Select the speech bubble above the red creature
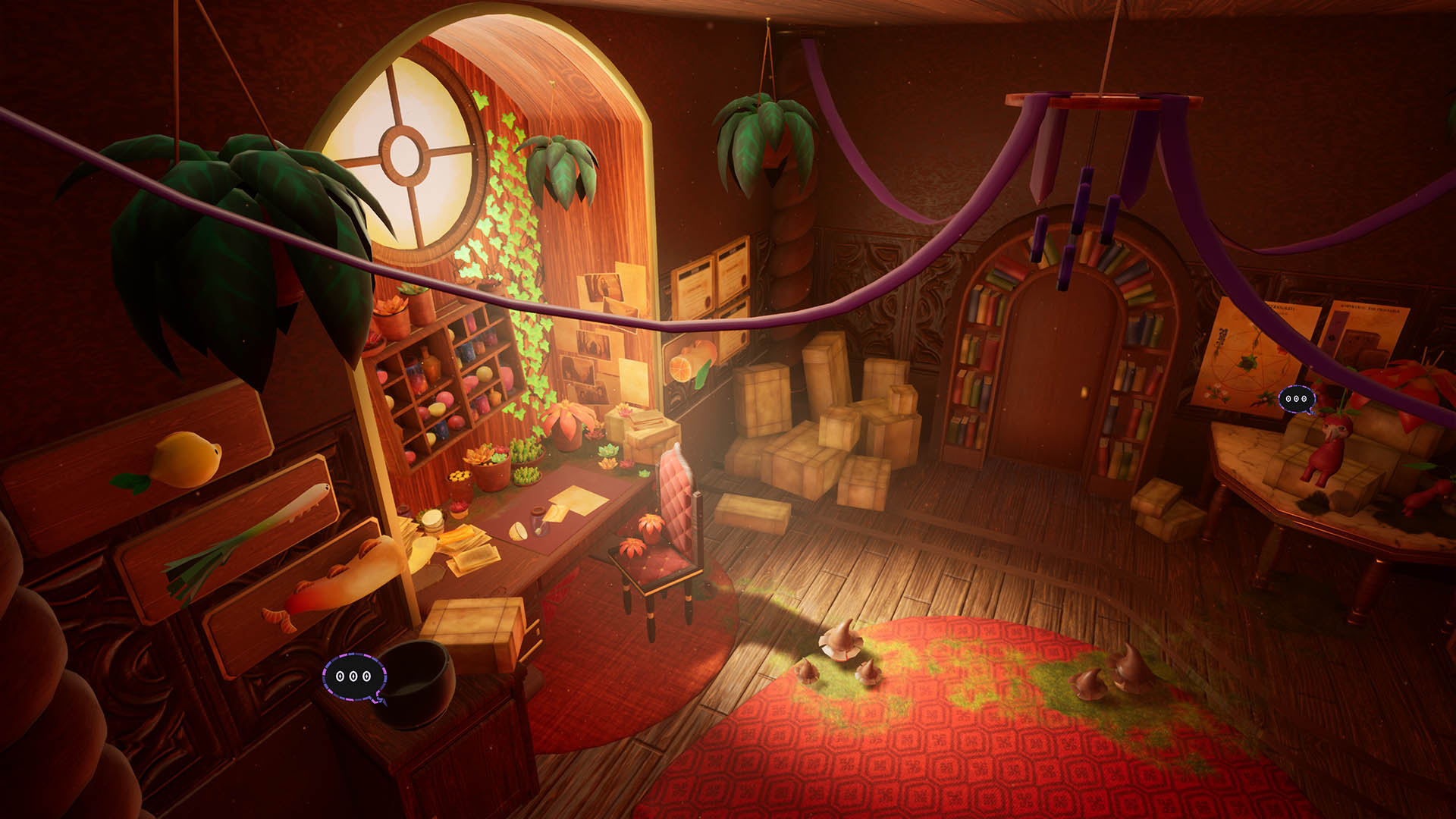Screen dimensions: 1456x819 pos(1296,399)
